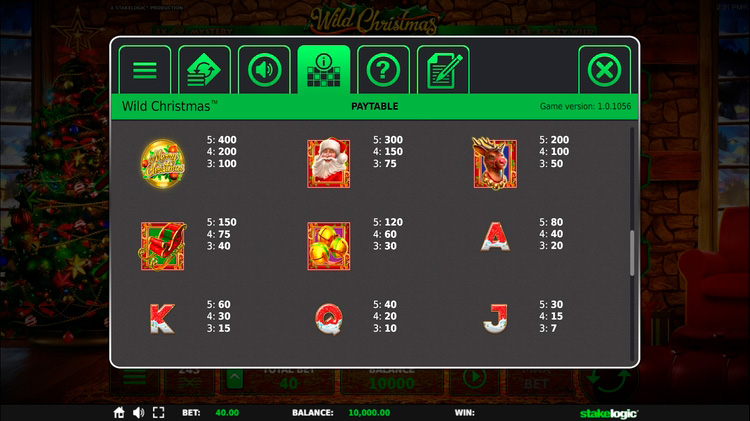Open the hamburger menu tab
Image resolution: width=750 pixels, height=421 pixels.
tap(145, 70)
